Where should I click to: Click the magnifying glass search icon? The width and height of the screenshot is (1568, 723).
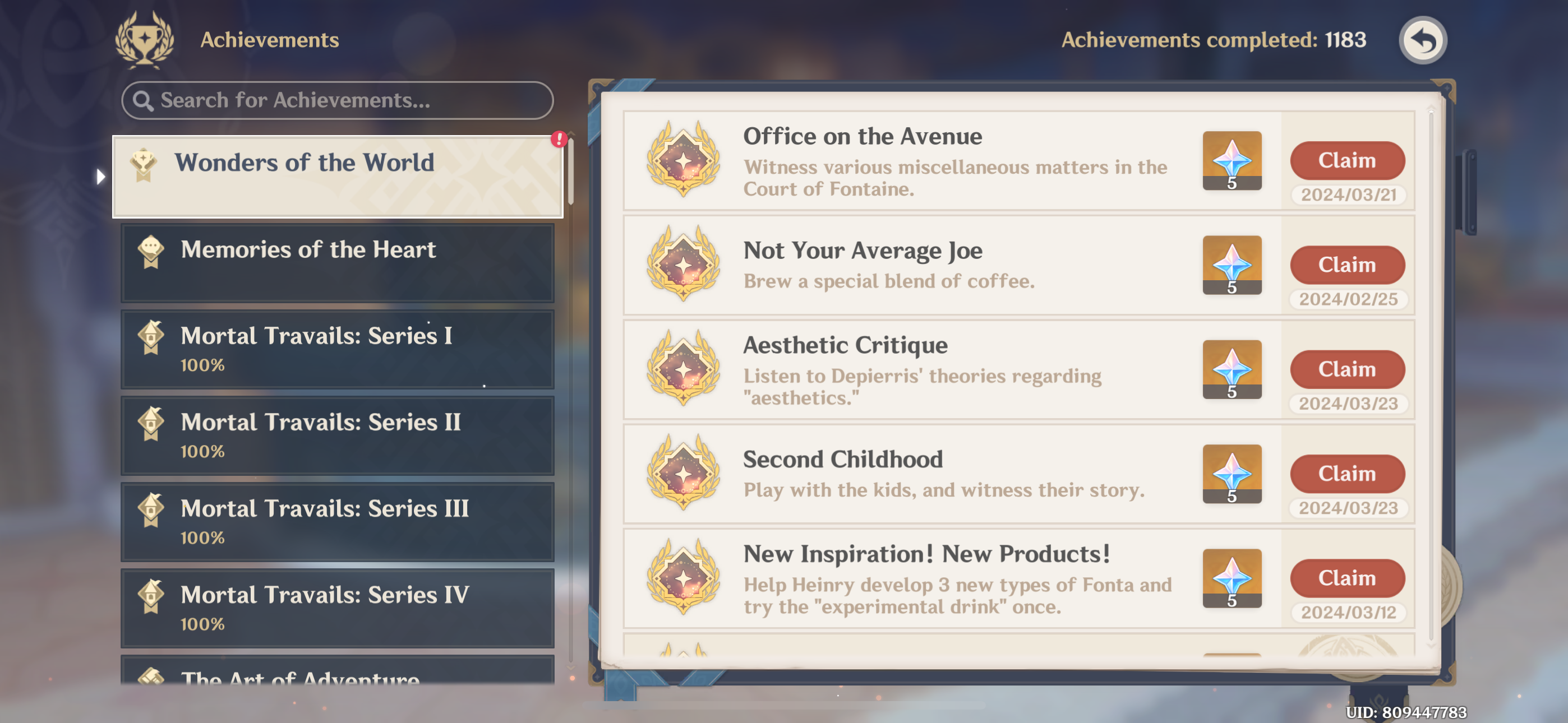(144, 100)
